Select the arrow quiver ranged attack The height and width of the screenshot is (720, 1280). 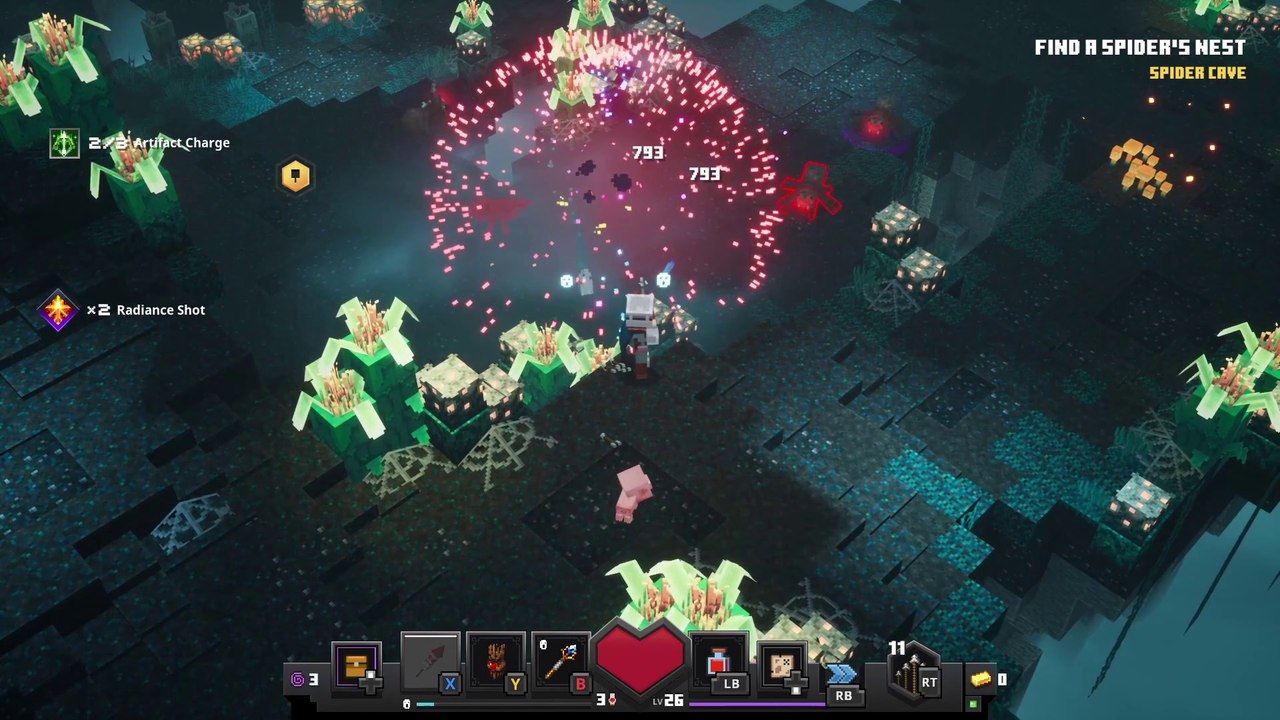912,672
